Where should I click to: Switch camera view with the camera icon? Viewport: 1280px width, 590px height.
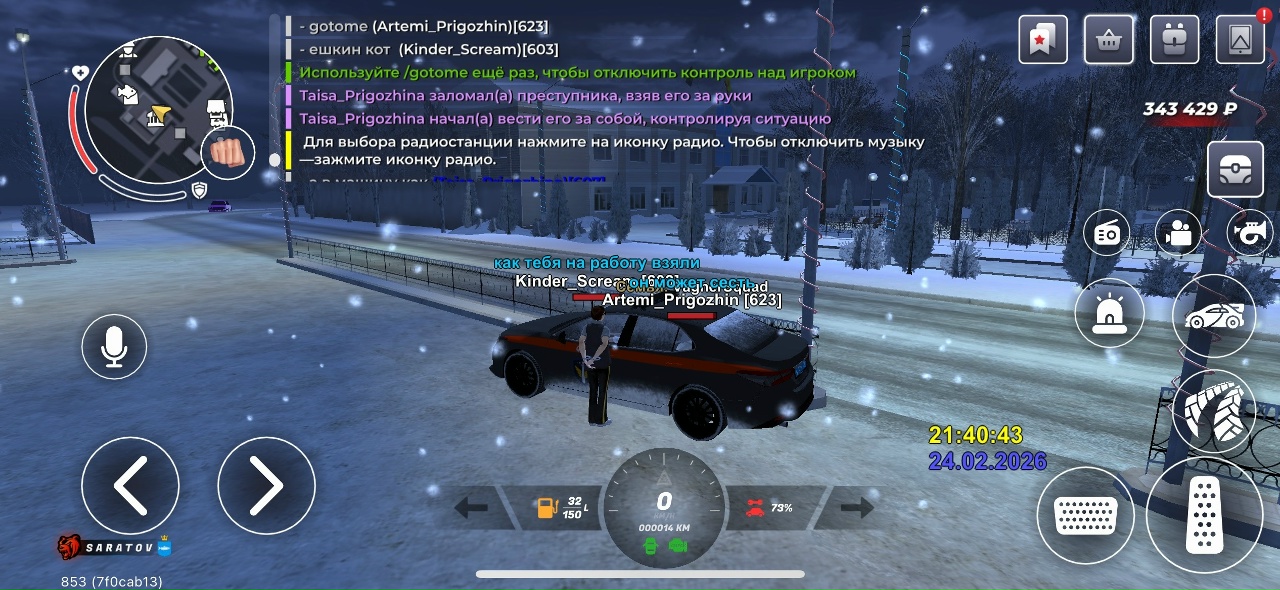pos(1179,234)
